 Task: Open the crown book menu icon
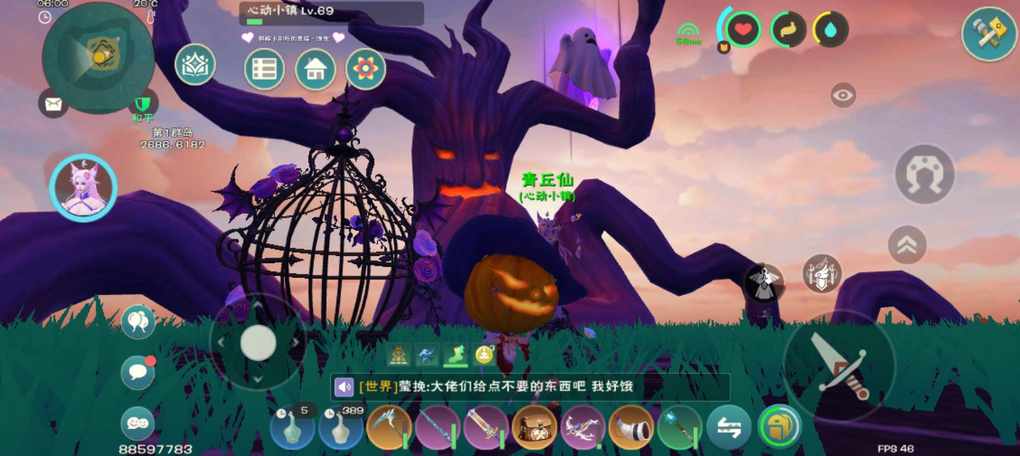coord(195,65)
